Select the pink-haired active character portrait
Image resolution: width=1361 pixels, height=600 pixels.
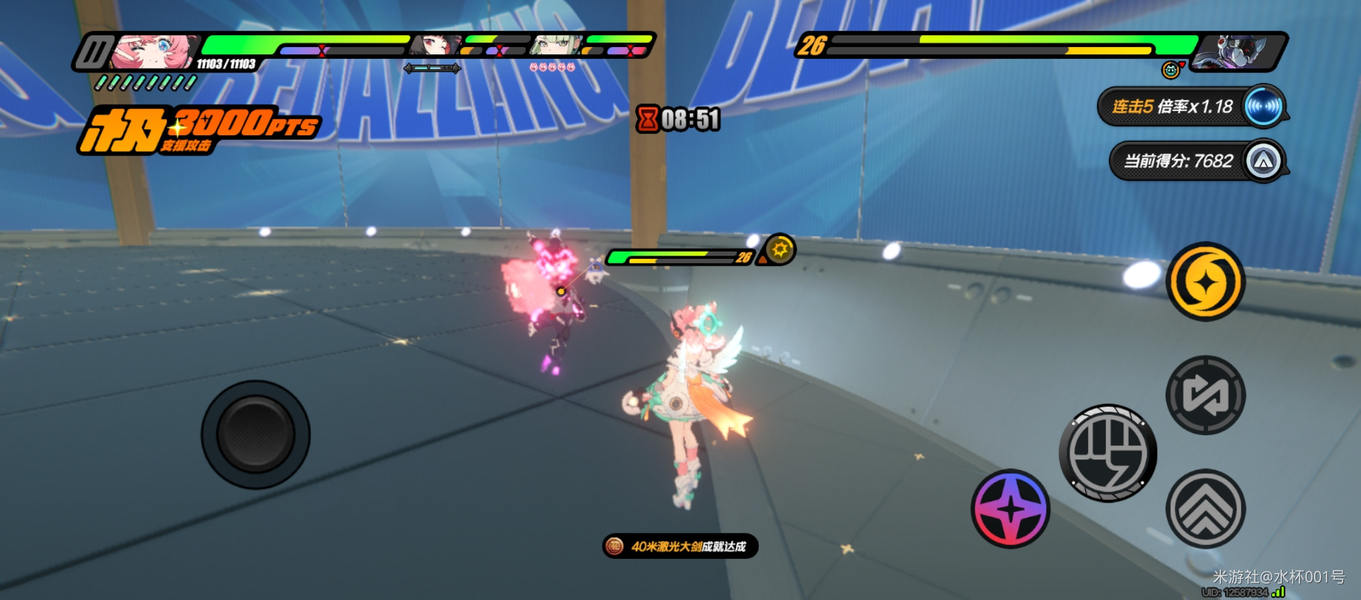(x=155, y=50)
